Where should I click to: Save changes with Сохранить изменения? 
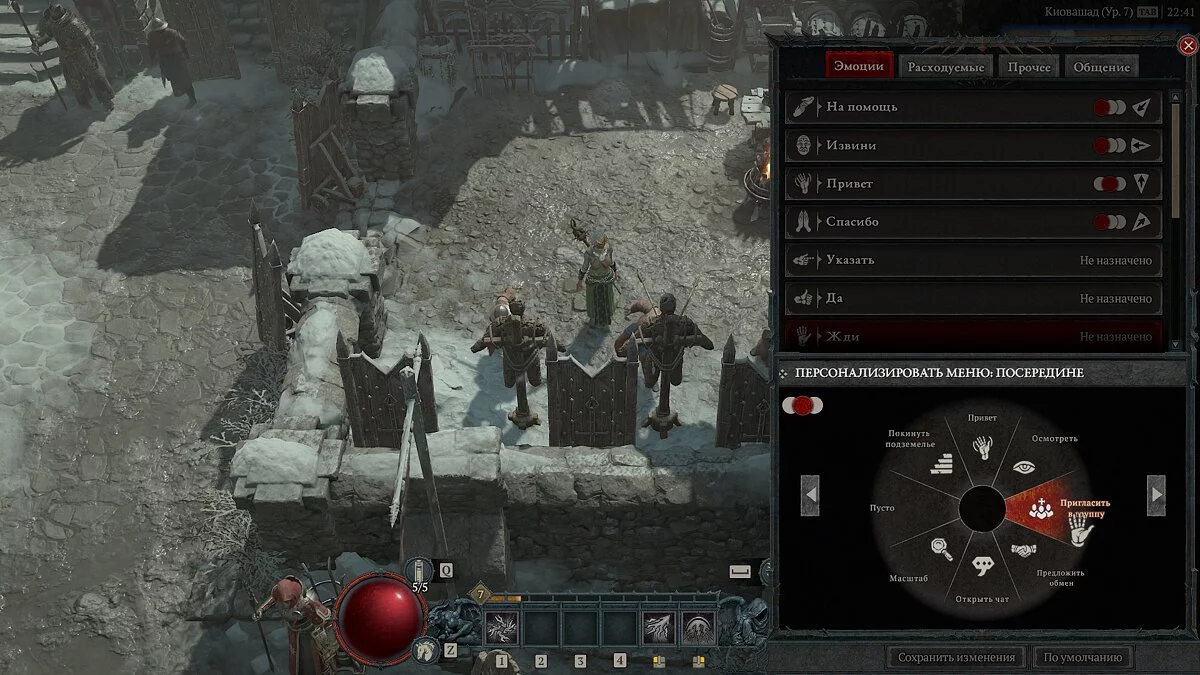click(956, 657)
